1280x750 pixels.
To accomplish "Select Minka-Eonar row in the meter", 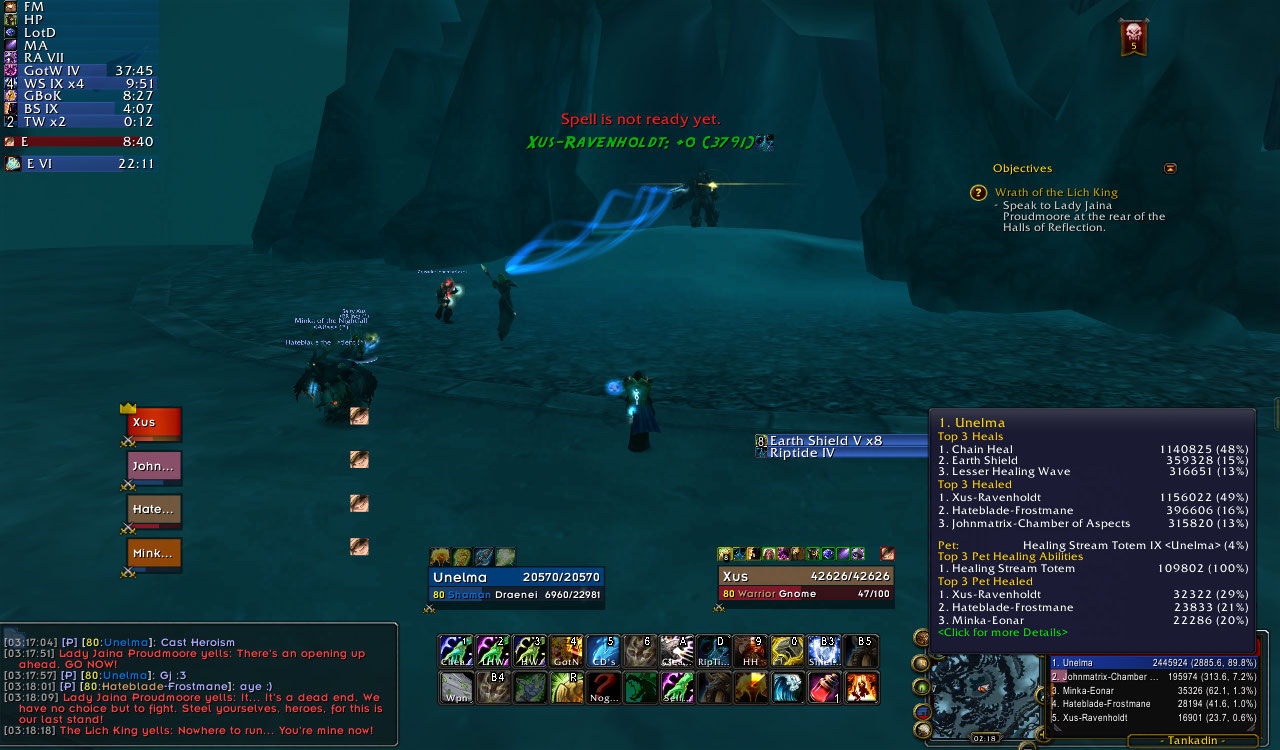I will click(1150, 690).
